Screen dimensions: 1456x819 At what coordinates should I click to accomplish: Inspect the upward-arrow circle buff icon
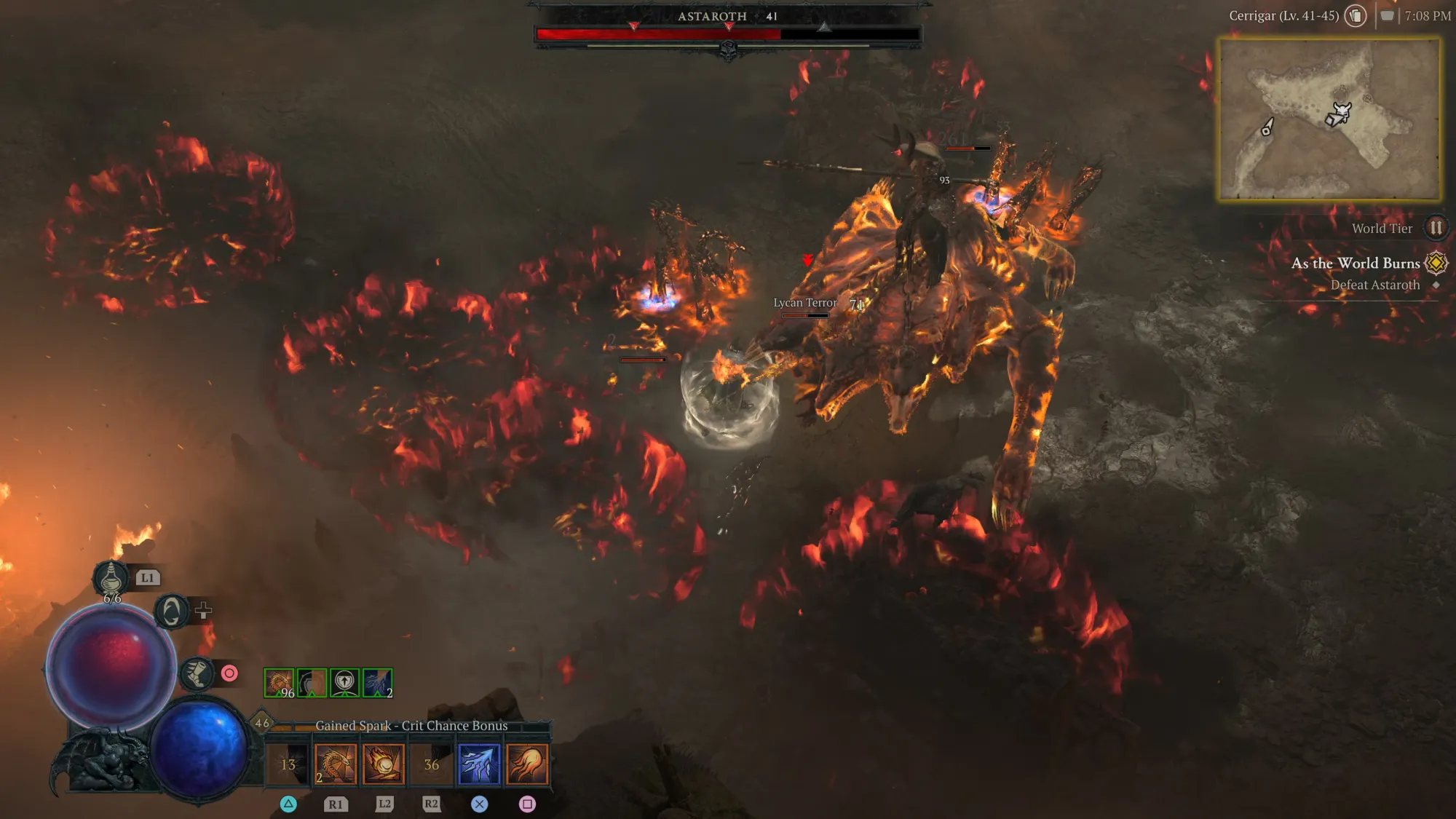click(344, 683)
